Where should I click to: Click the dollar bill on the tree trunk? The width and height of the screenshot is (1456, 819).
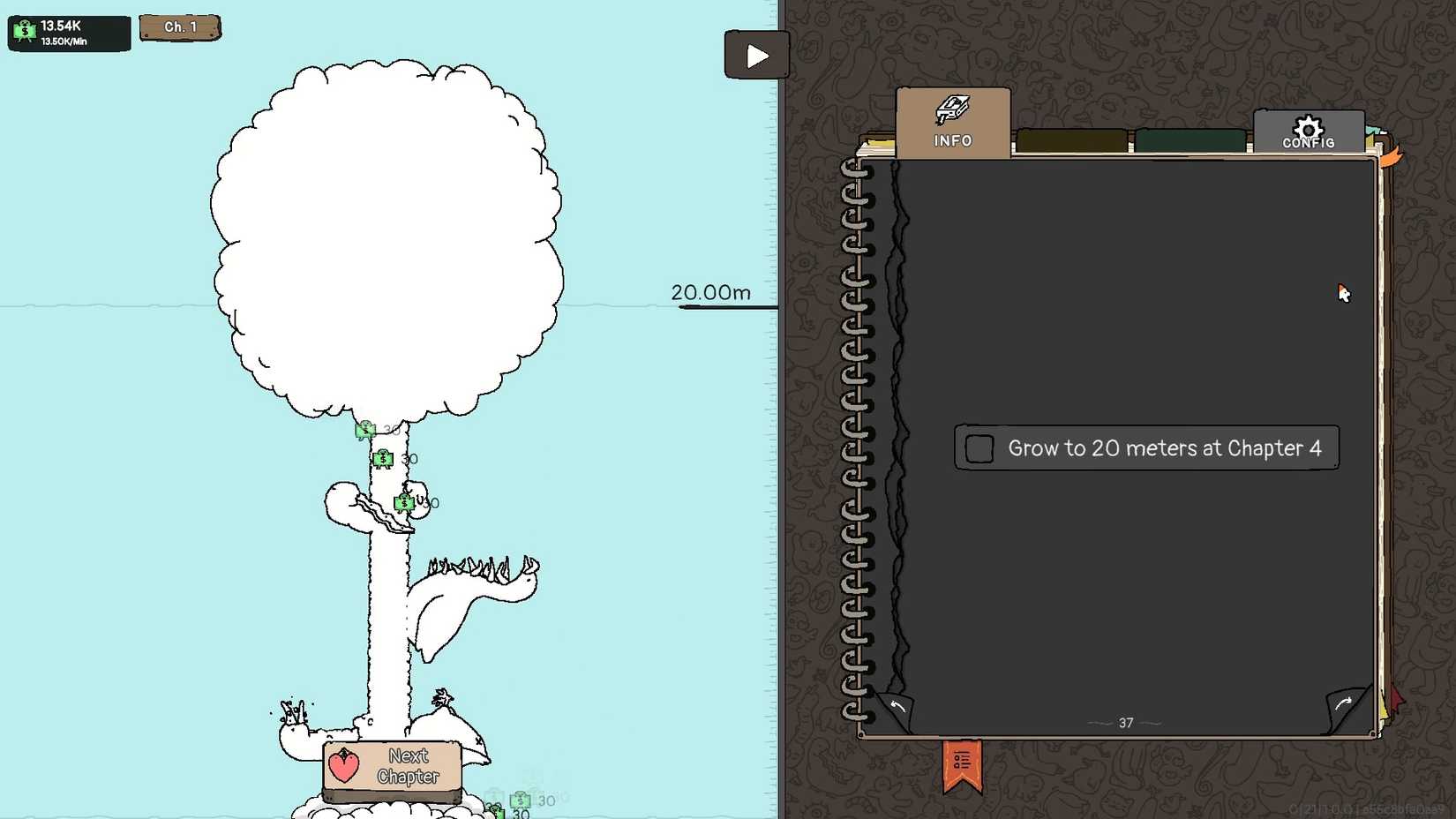point(383,458)
